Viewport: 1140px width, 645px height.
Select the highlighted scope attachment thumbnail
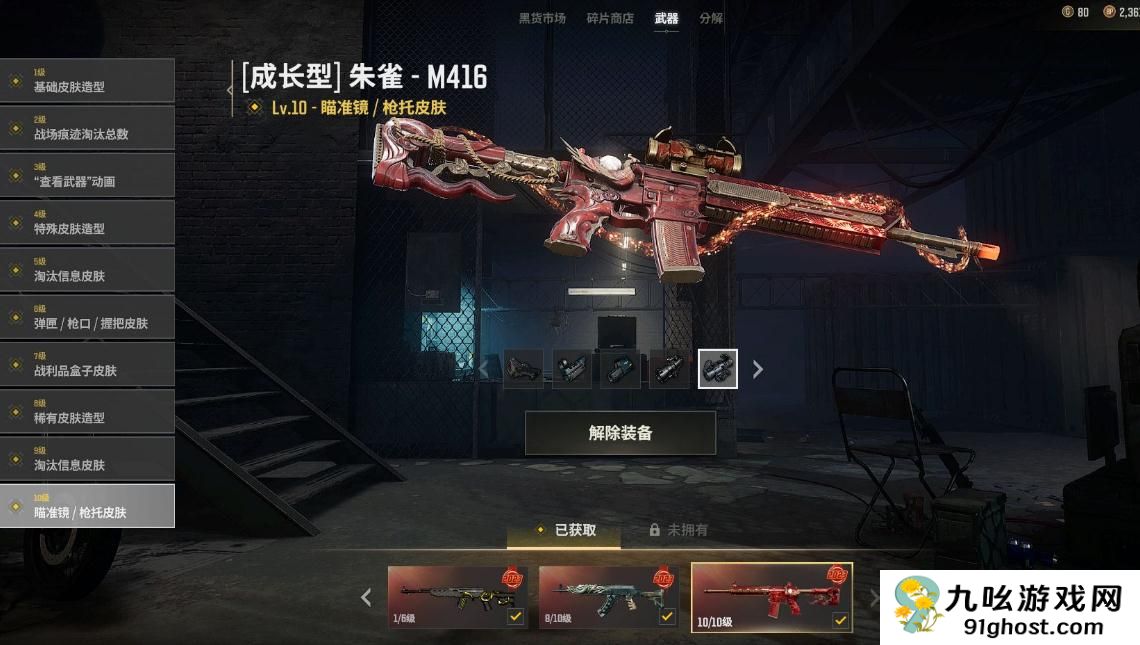tap(718, 369)
